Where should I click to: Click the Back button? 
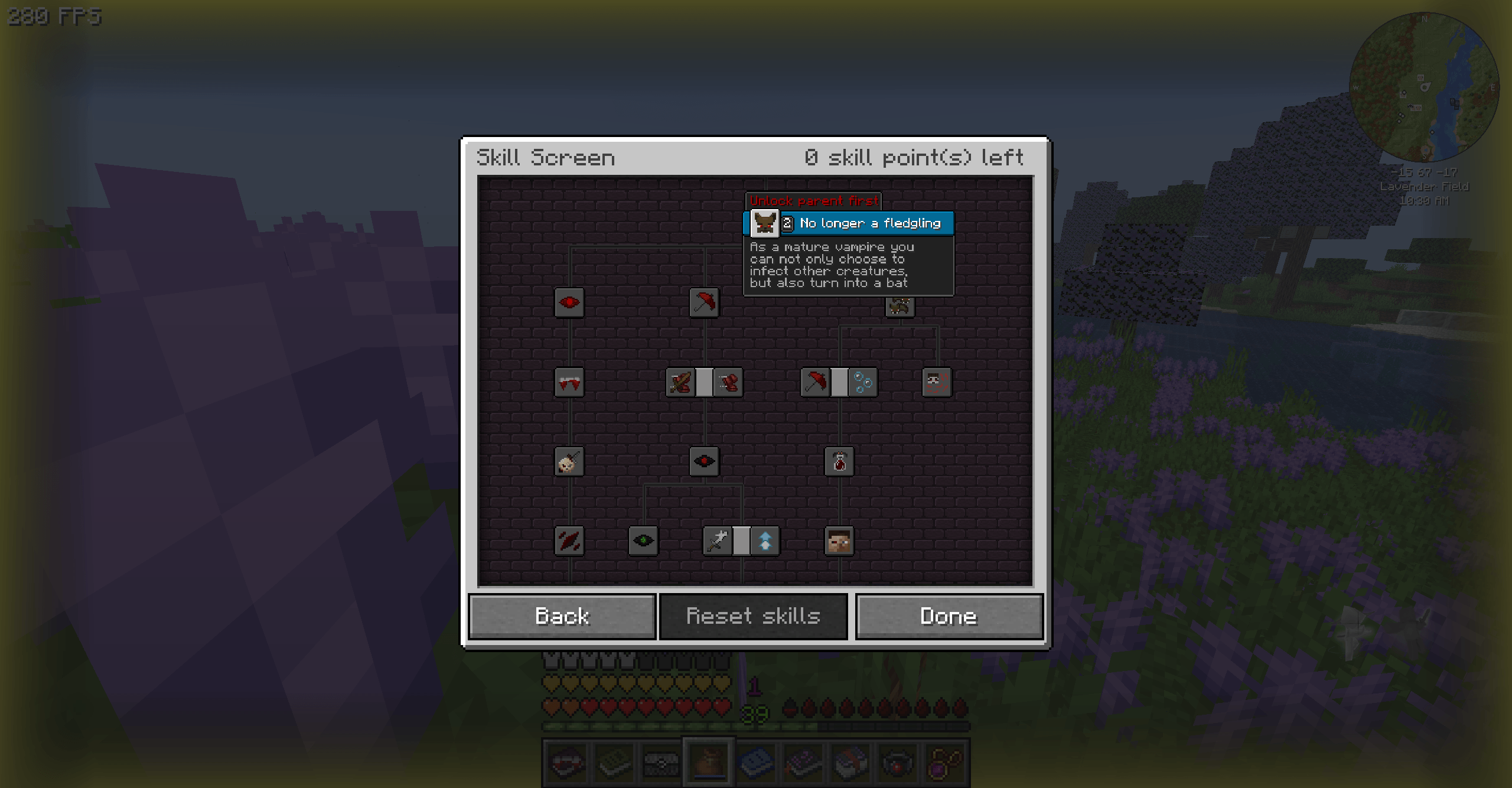pos(562,616)
